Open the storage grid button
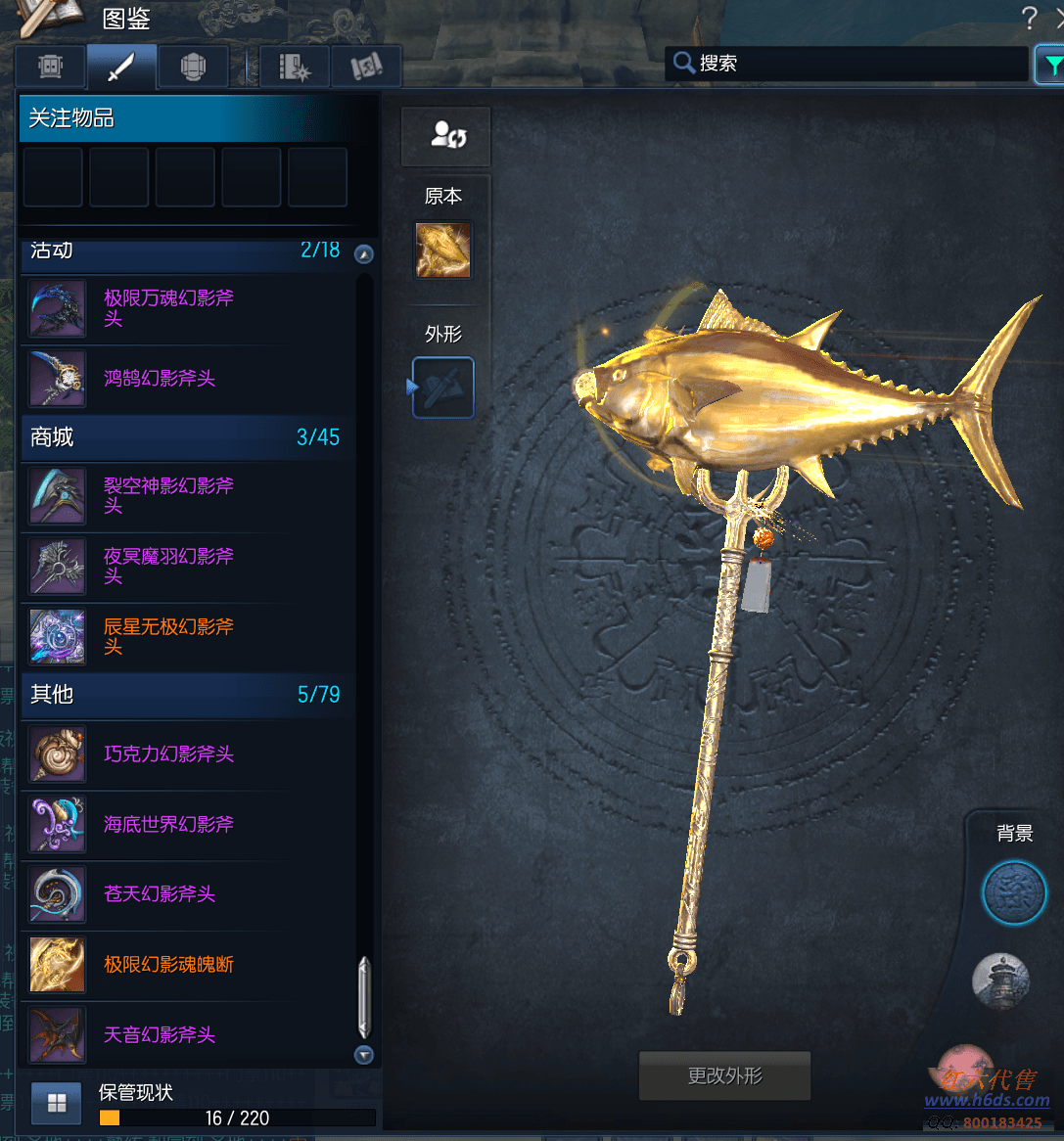1064x1141 pixels. point(57,1104)
